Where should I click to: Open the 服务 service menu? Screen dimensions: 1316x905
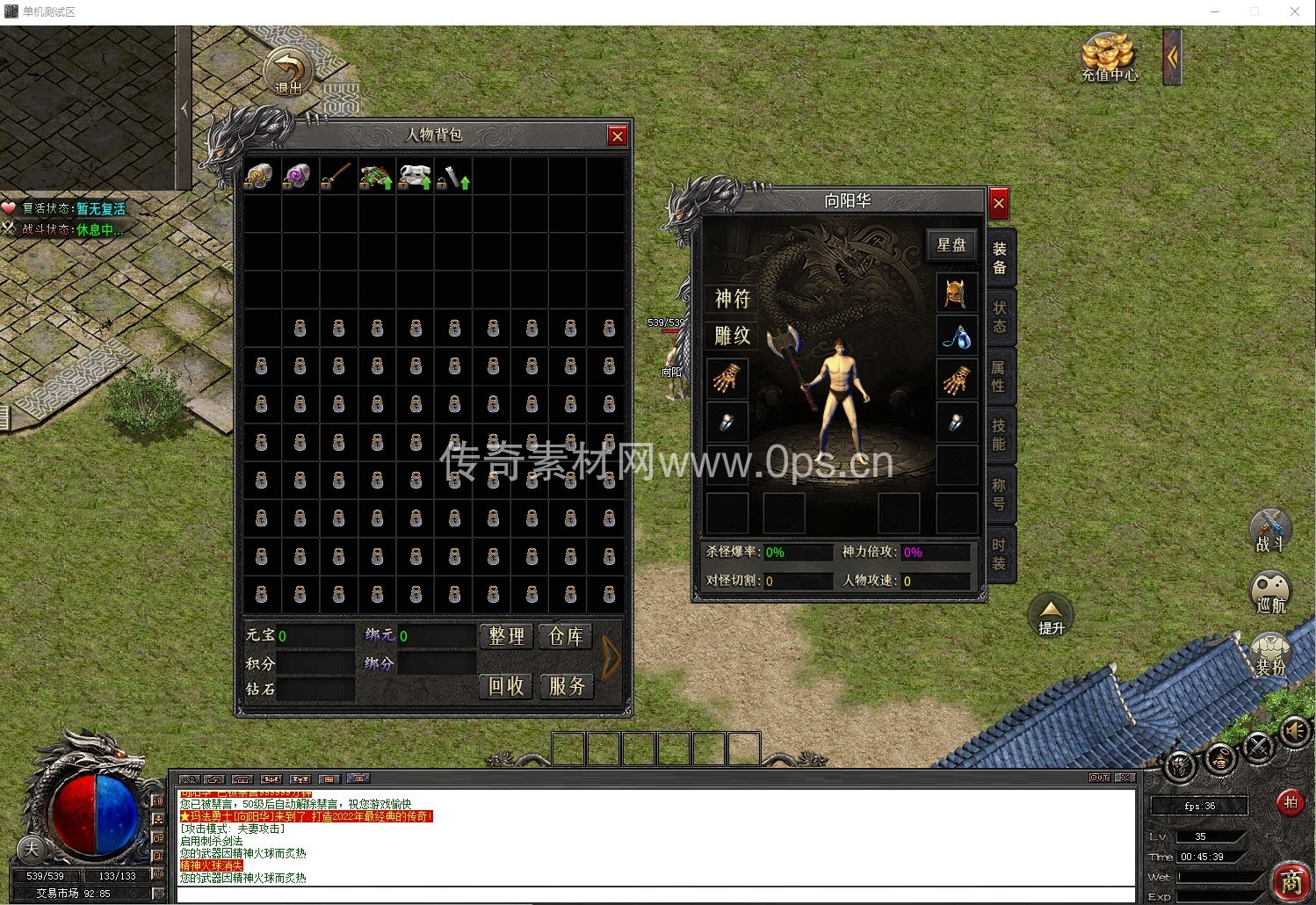566,686
